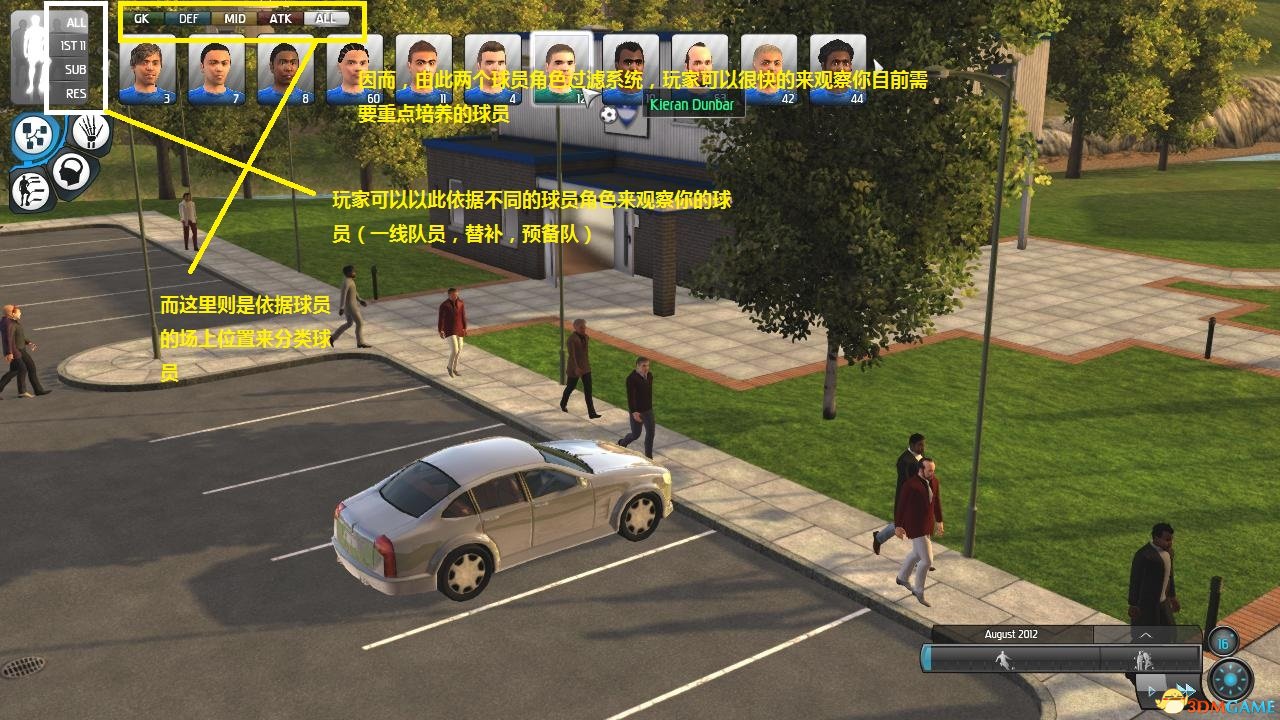Image resolution: width=1280 pixels, height=720 pixels.
Task: Select player portrait number 42
Action: tap(769, 69)
